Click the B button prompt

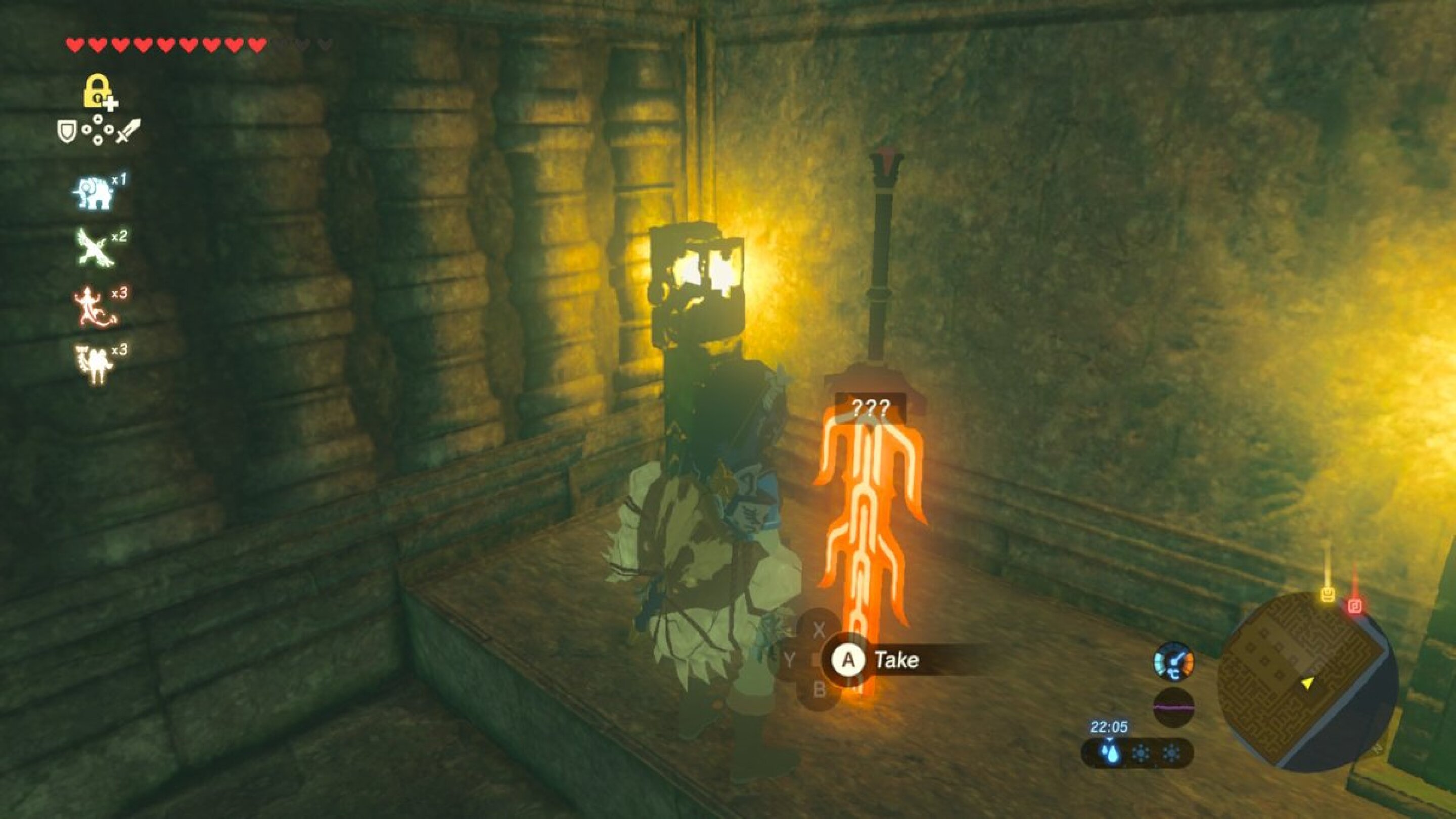coord(820,689)
